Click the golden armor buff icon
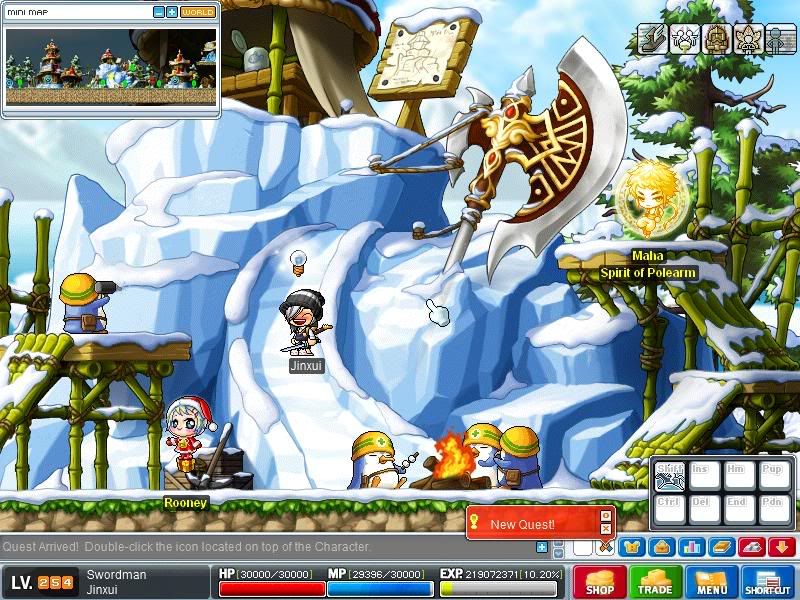The height and width of the screenshot is (600, 800). (717, 38)
